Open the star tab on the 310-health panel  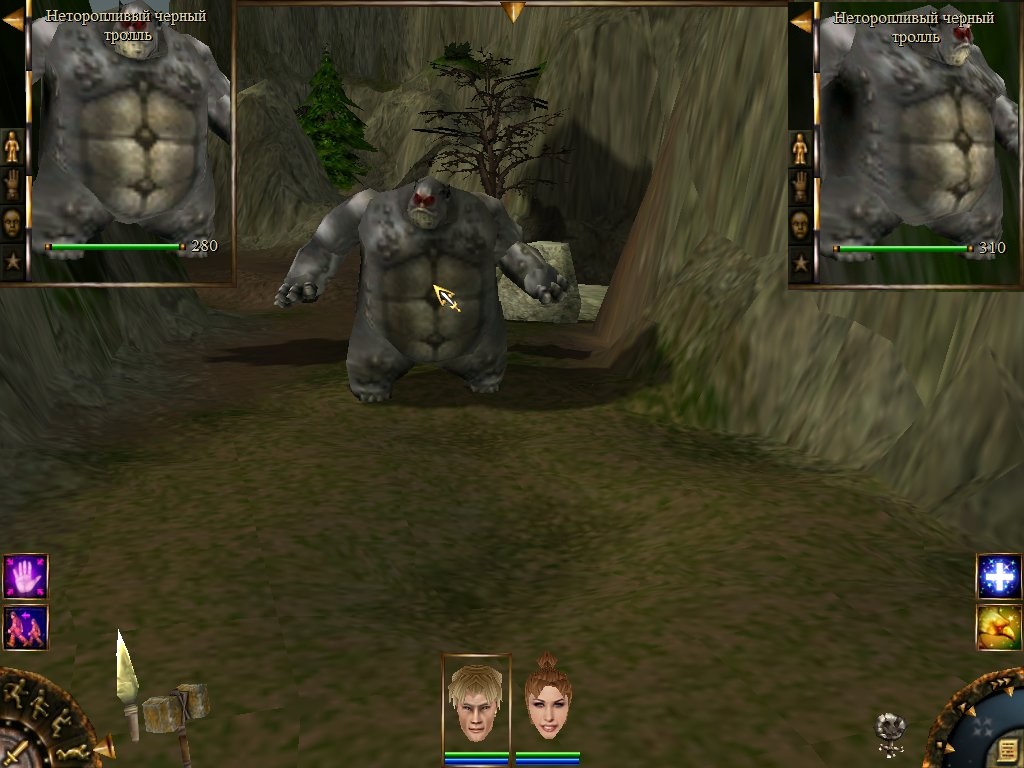coord(800,263)
